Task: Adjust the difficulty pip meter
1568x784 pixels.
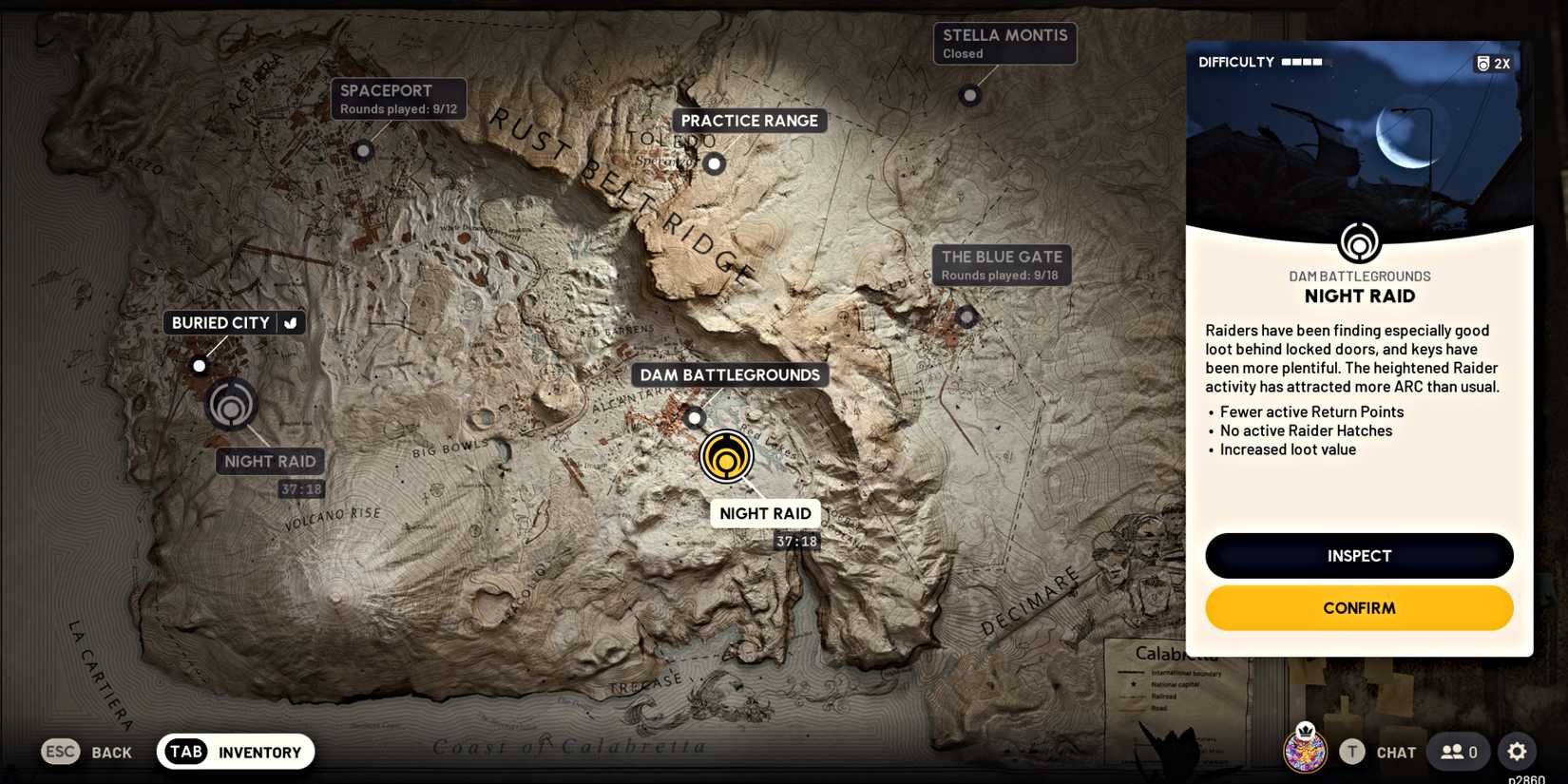Action: coord(1304,61)
